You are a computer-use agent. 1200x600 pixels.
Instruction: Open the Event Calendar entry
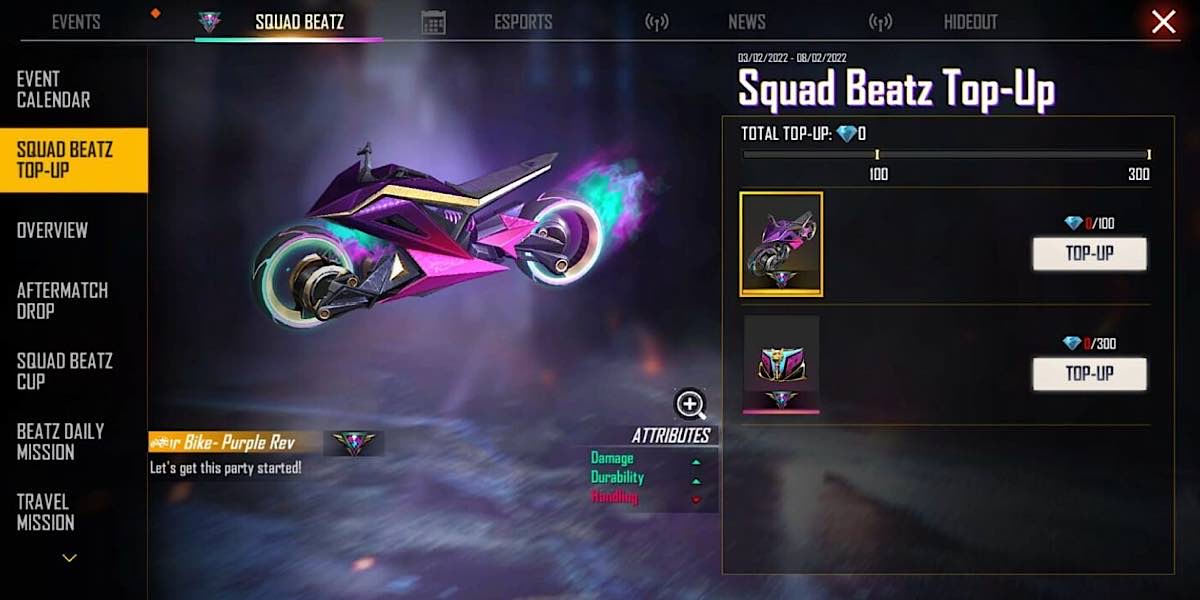(53, 90)
